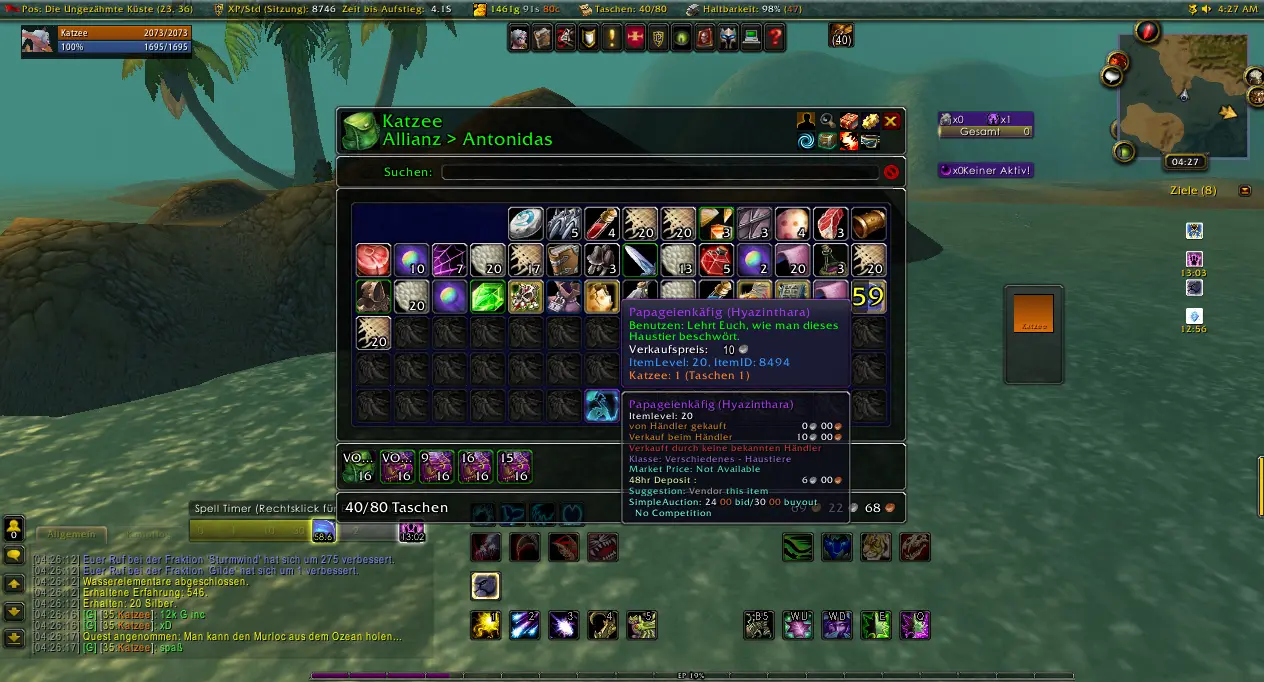Open the character portrait micro button
Viewport: 1264px width, 682px height.
518,39
